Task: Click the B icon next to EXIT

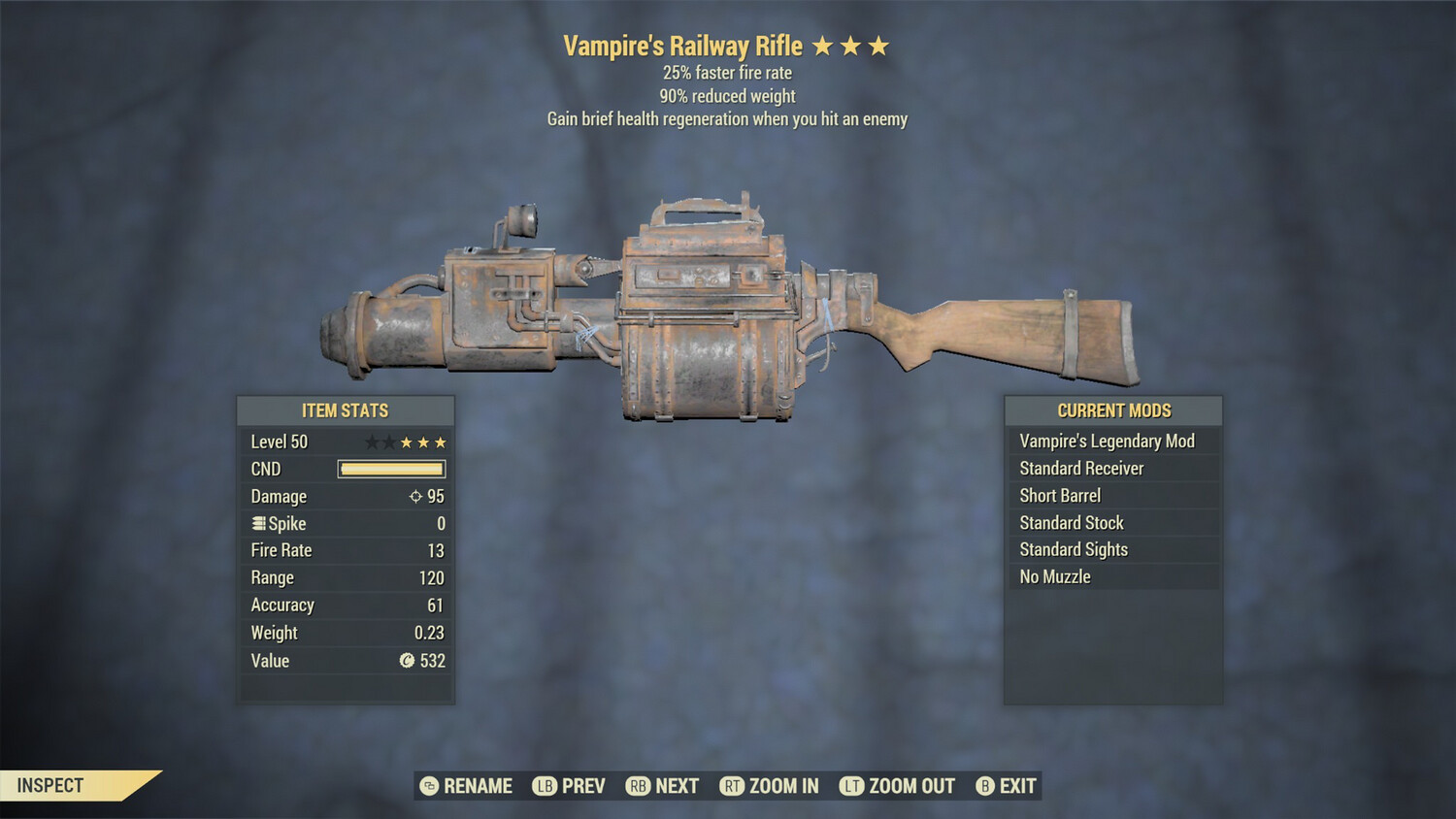Action: click(984, 786)
